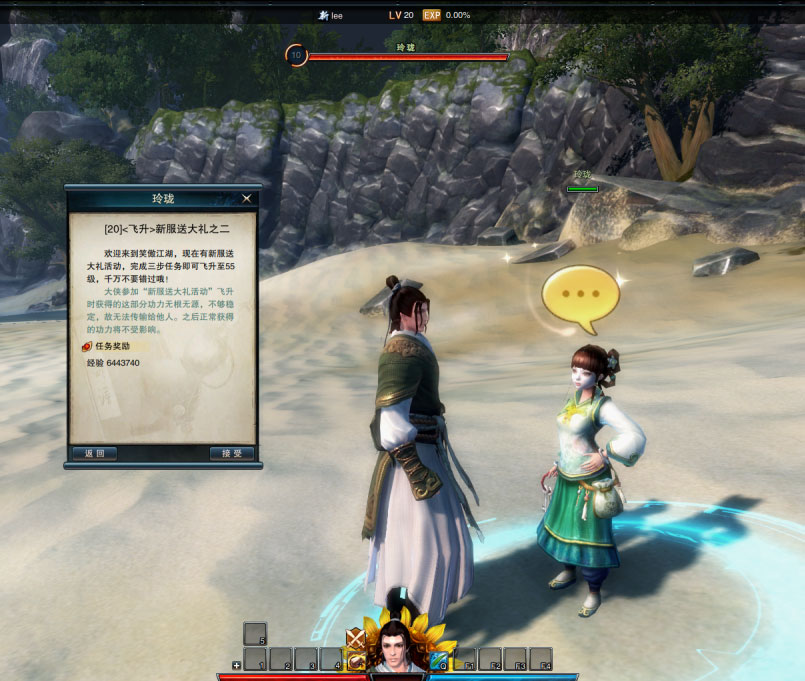The height and width of the screenshot is (681, 805).
Task: Select the upper hotbar slot numbered 5
Action: (x=255, y=633)
